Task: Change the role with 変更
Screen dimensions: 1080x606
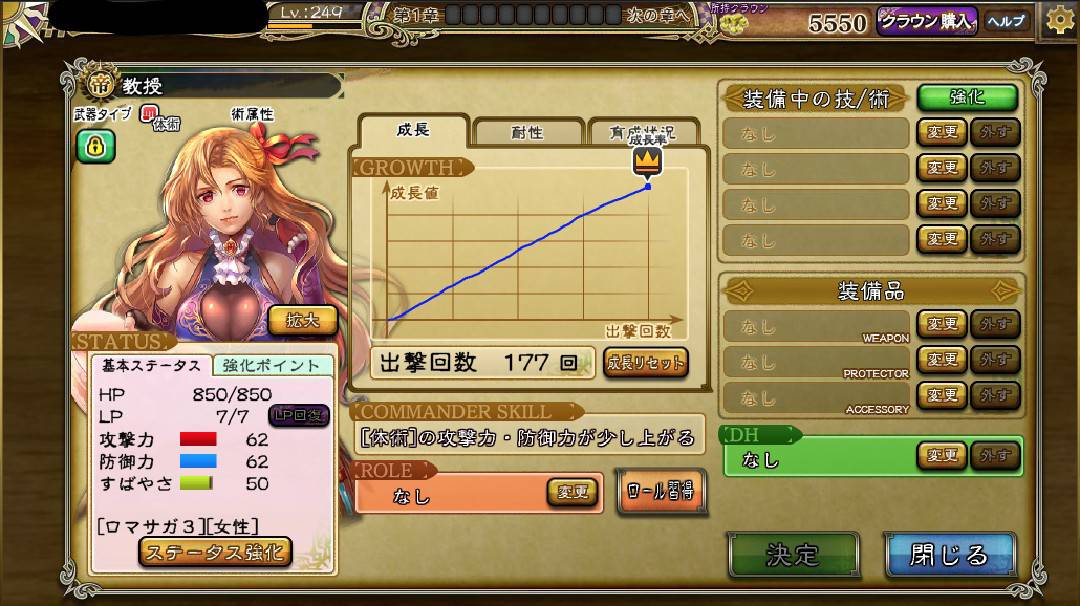Action: pyautogui.click(x=572, y=492)
